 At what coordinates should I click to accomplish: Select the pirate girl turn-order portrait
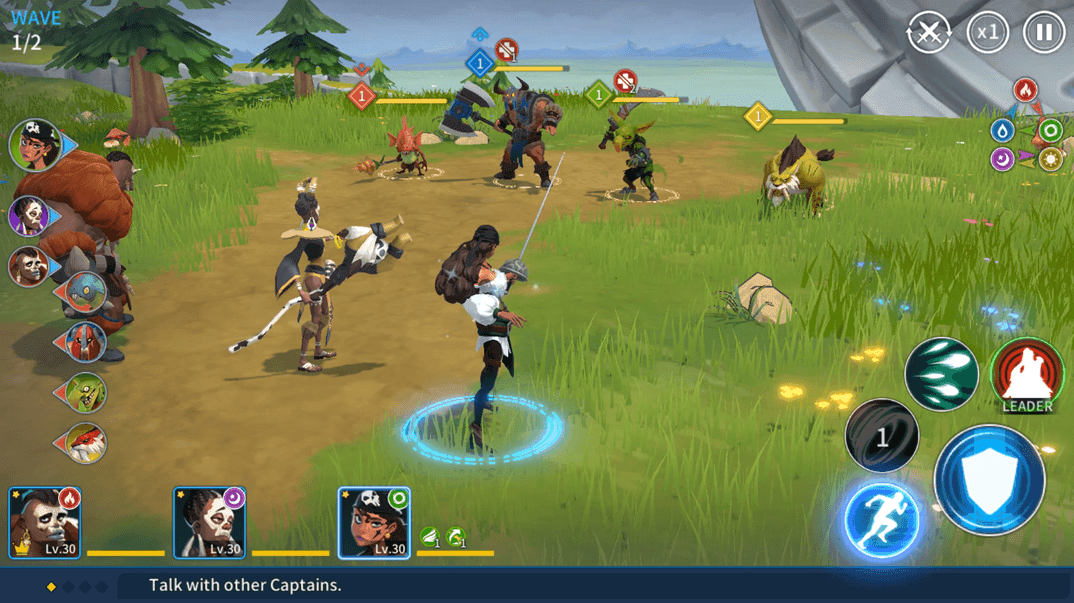[x=37, y=145]
